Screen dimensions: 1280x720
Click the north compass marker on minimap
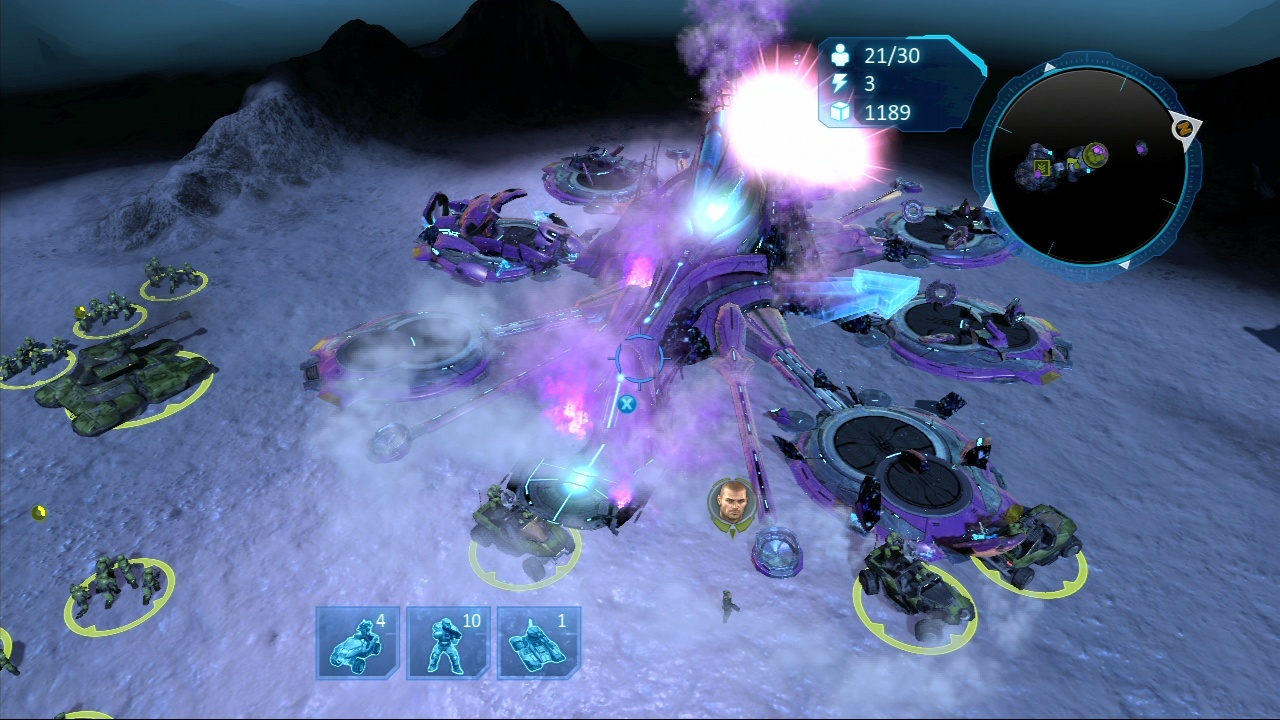(1184, 128)
